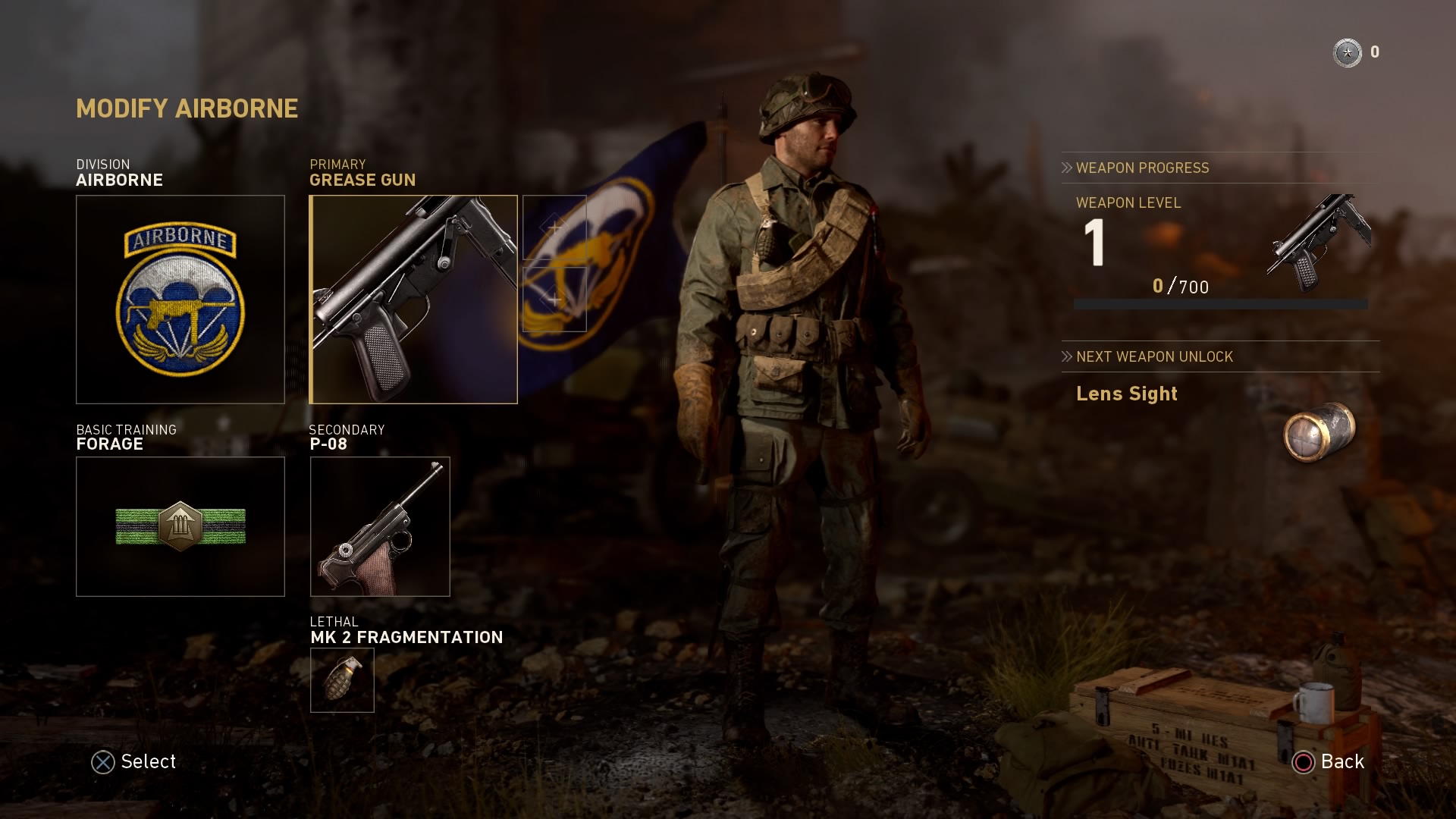Select the Airborne division emblem tile

180,300
